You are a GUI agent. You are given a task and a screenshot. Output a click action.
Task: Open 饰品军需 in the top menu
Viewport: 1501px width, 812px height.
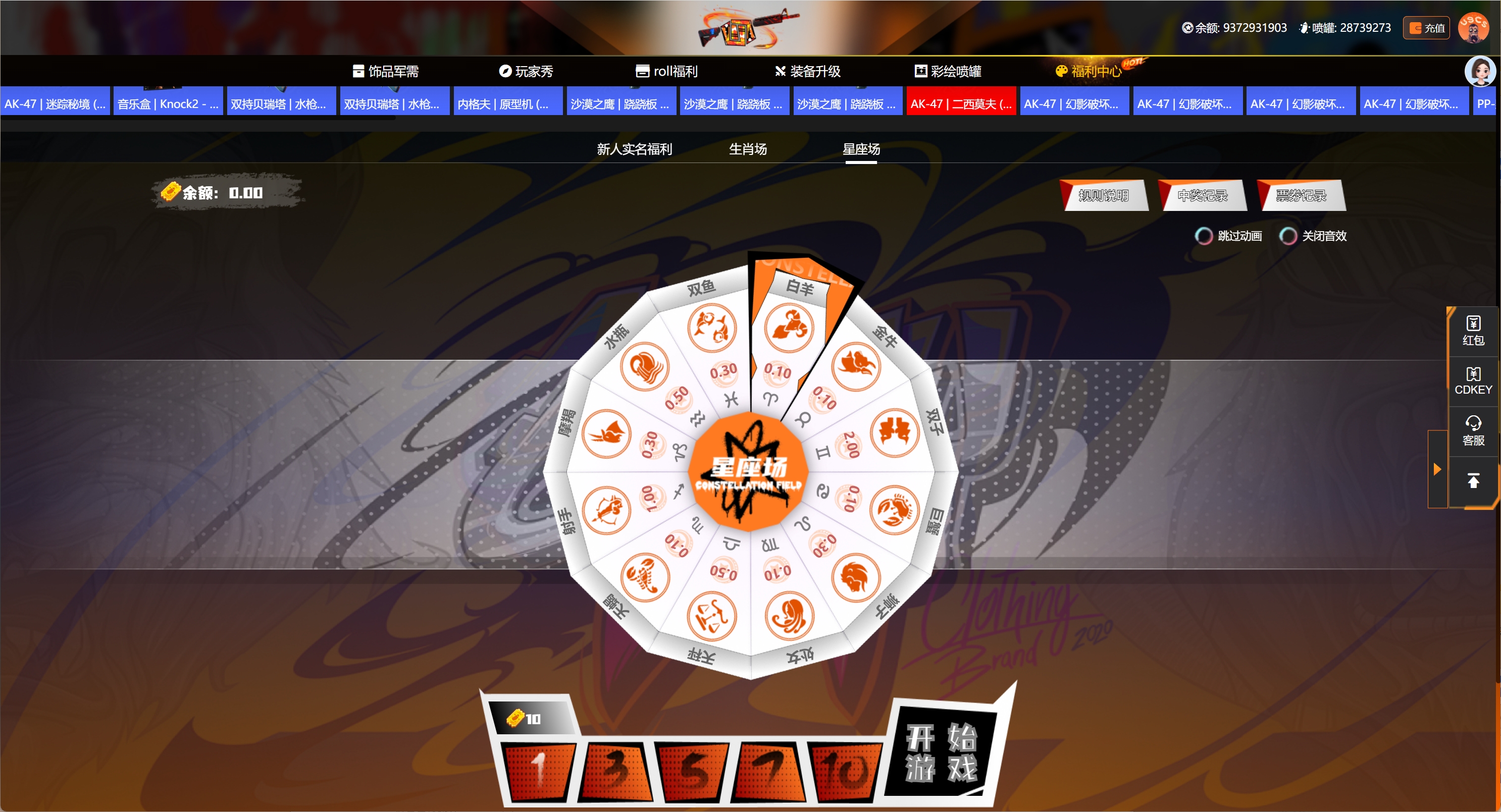[386, 71]
